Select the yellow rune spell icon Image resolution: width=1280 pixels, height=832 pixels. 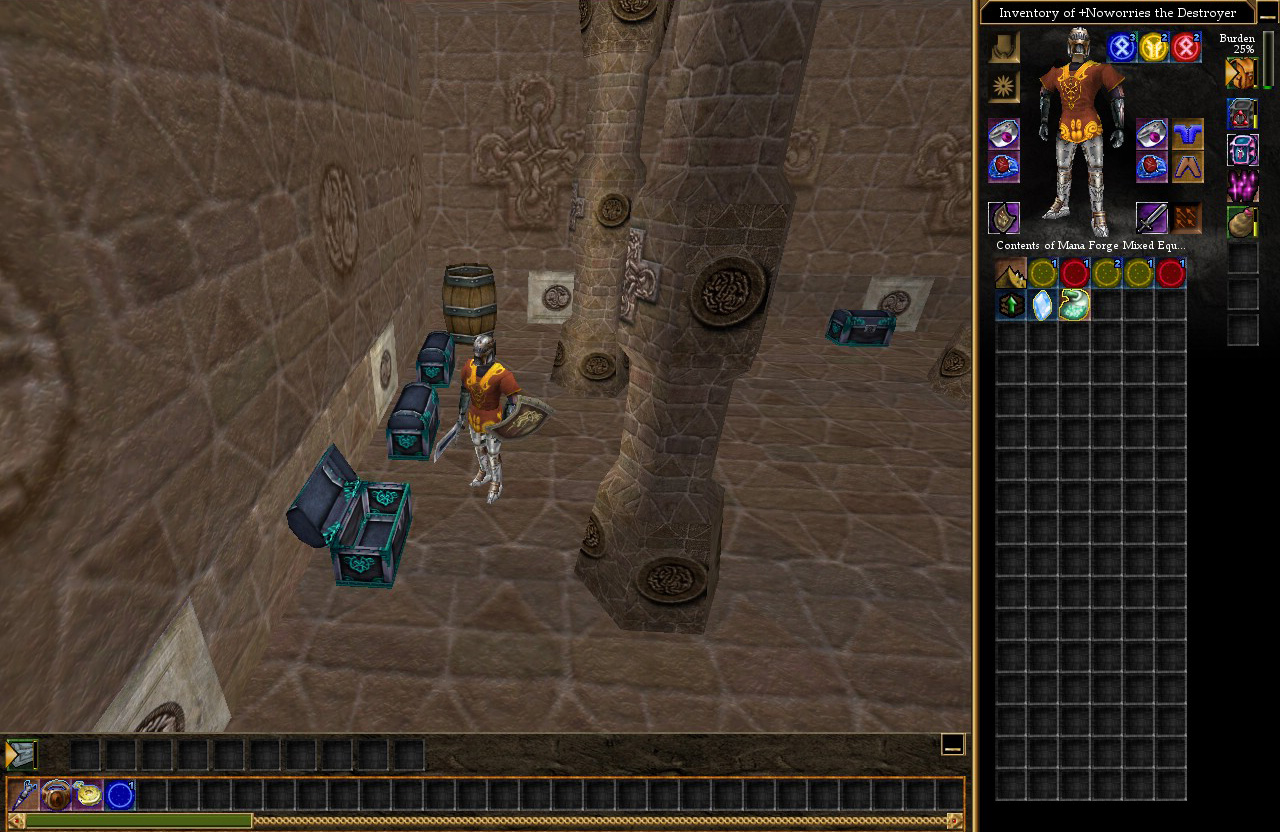coord(1154,47)
